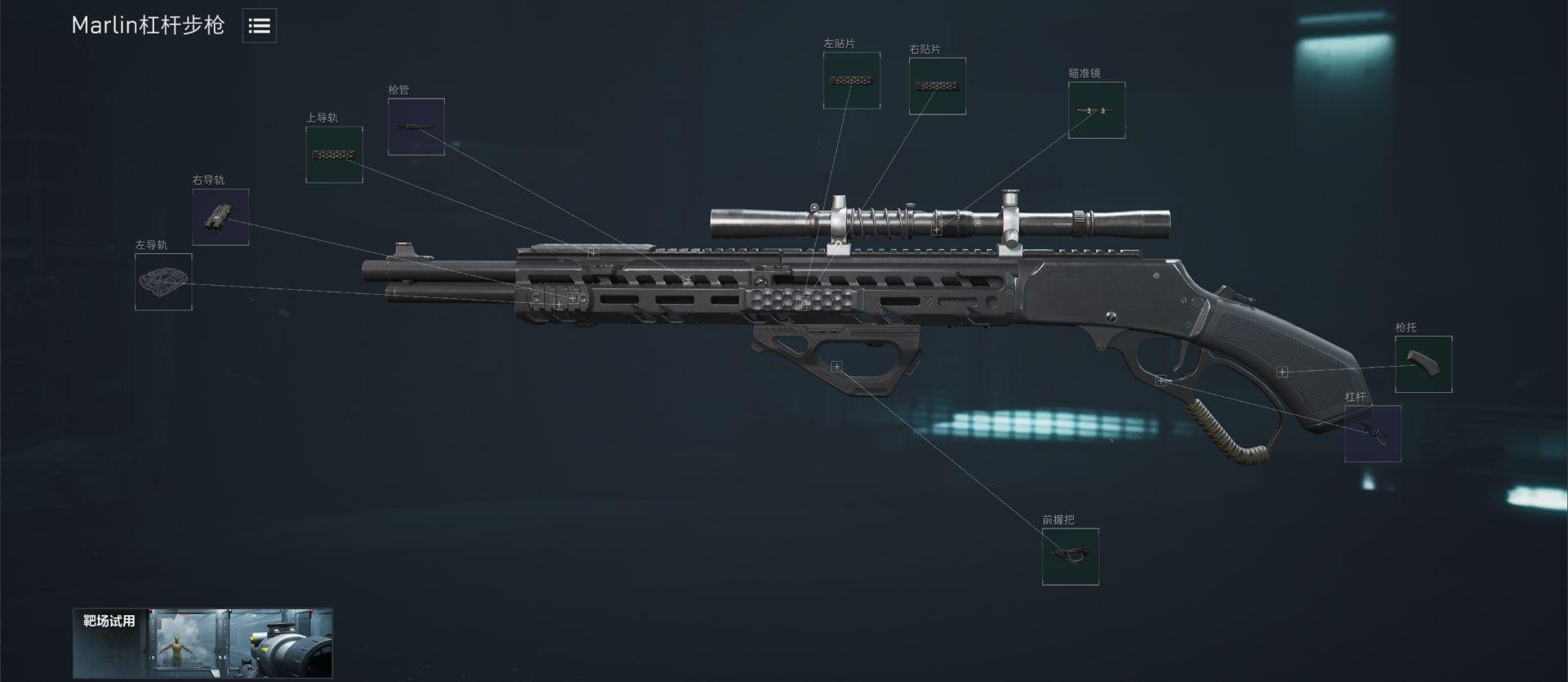Open the list menu beside the weapon name
The height and width of the screenshot is (682, 1568).
259,26
